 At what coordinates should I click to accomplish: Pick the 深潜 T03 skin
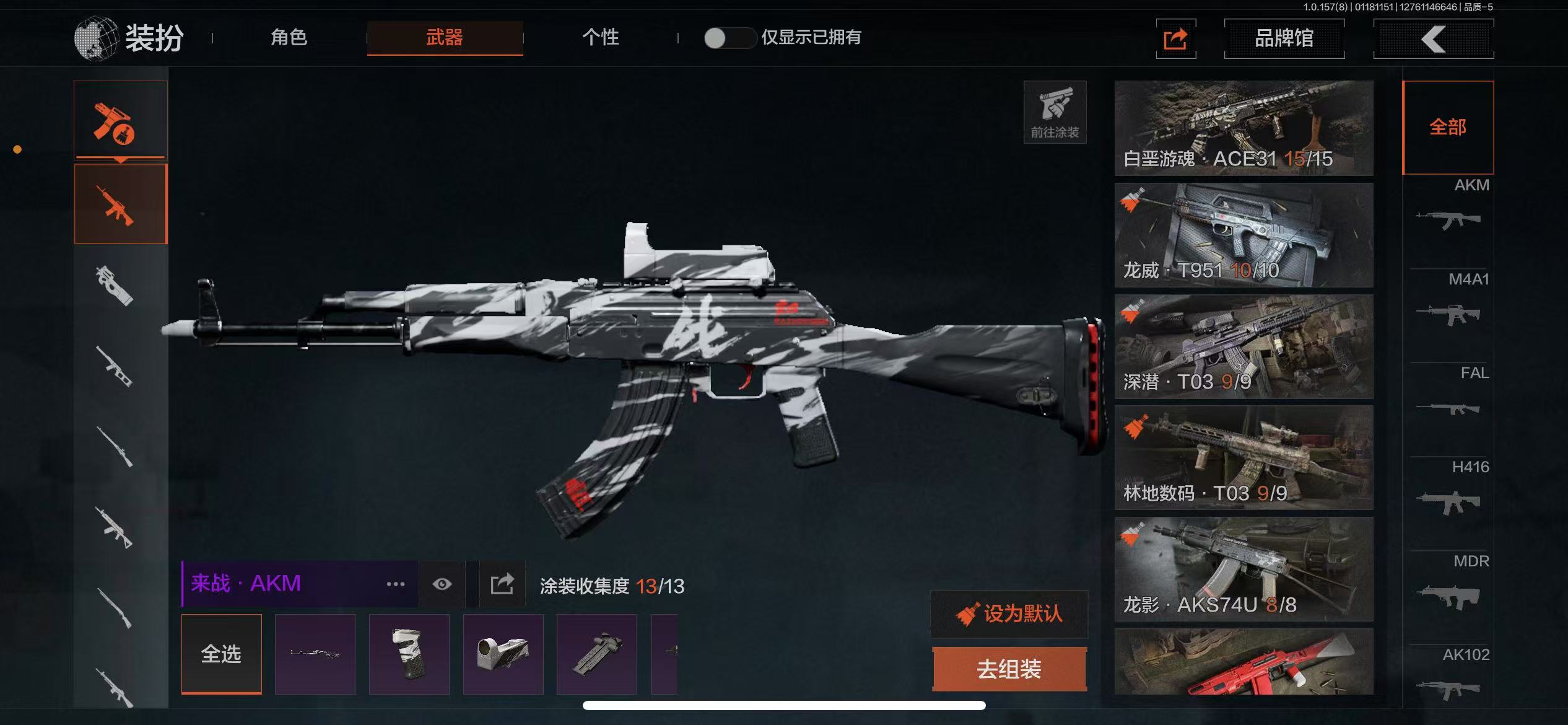(x=1244, y=346)
